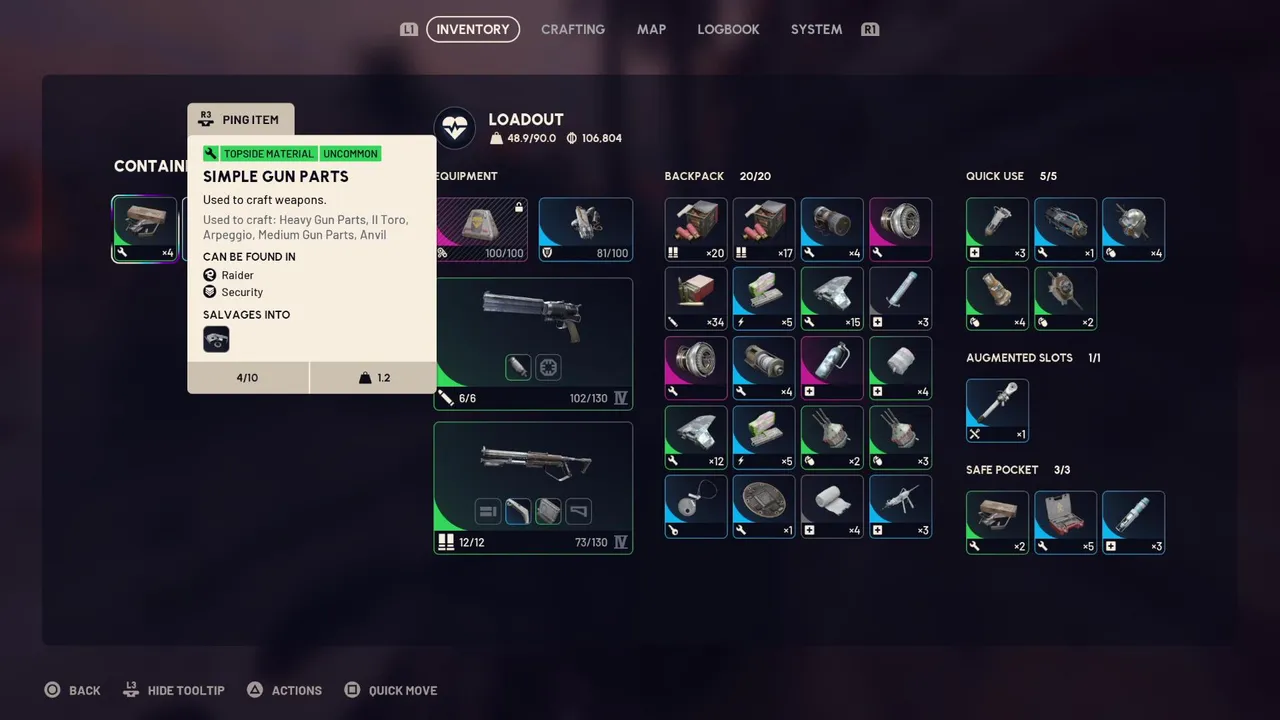
Task: Select the equipped shotgun weapon slot
Action: [x=533, y=487]
